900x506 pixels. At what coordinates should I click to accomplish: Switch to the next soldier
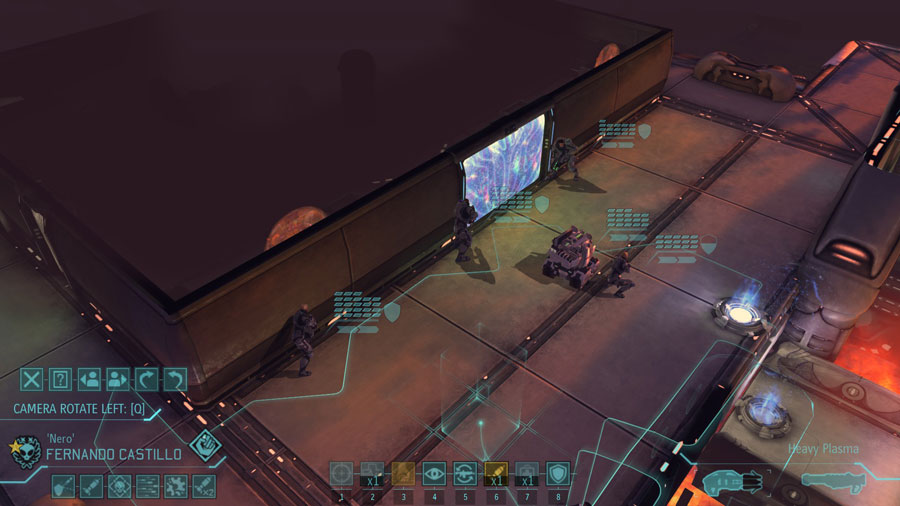[x=118, y=379]
